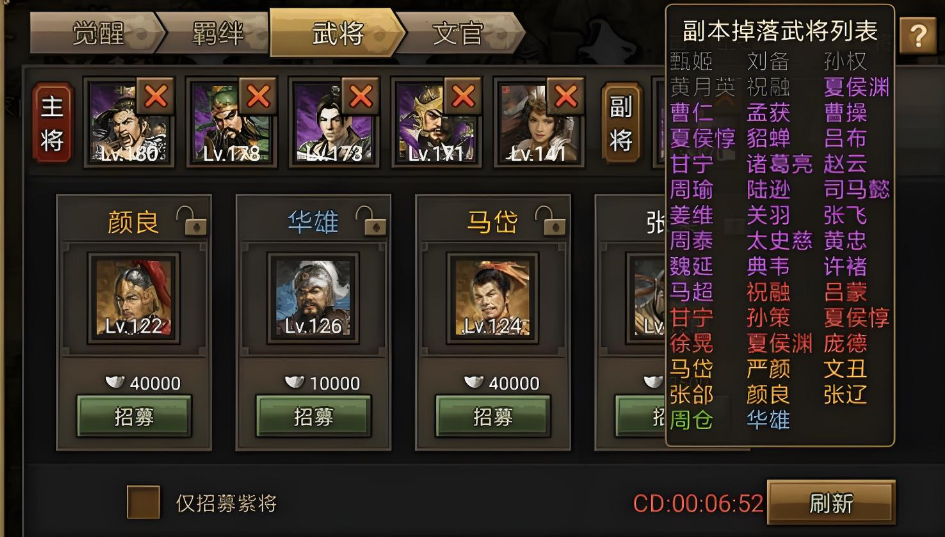The image size is (945, 537).
Task: Select the 武将 tab
Action: [337, 34]
